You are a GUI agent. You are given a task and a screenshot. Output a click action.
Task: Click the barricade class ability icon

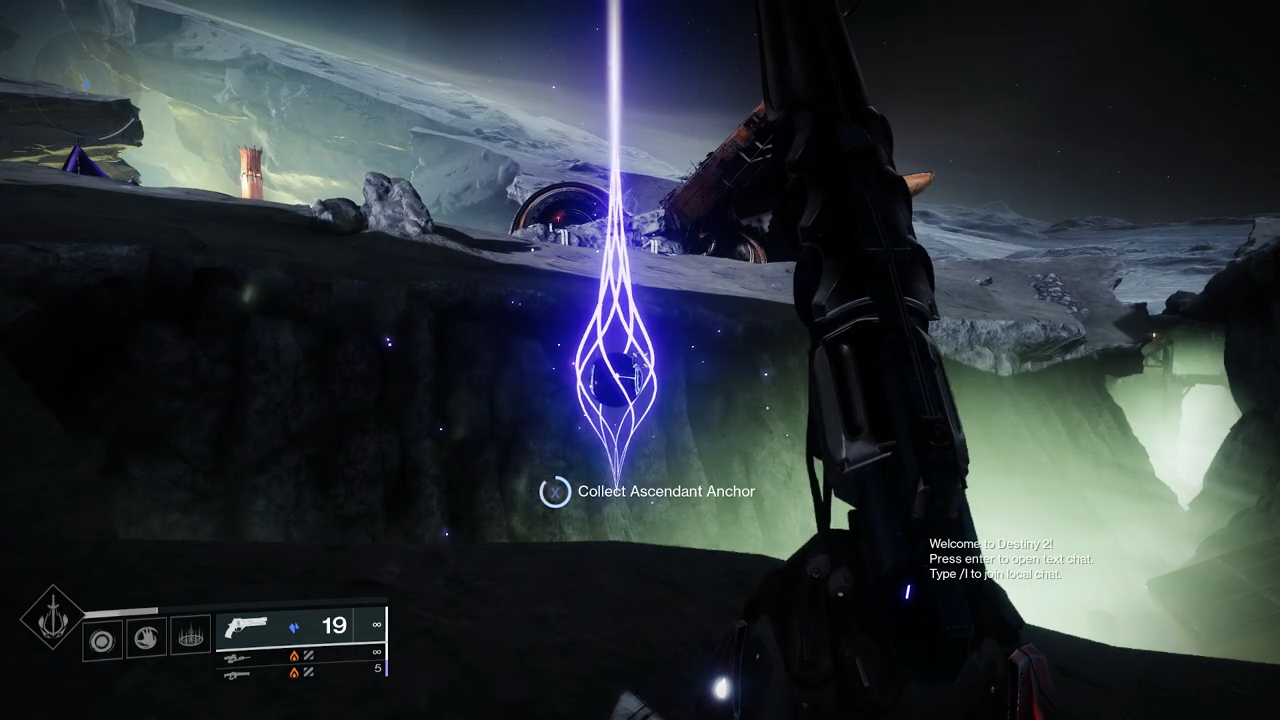coord(190,637)
